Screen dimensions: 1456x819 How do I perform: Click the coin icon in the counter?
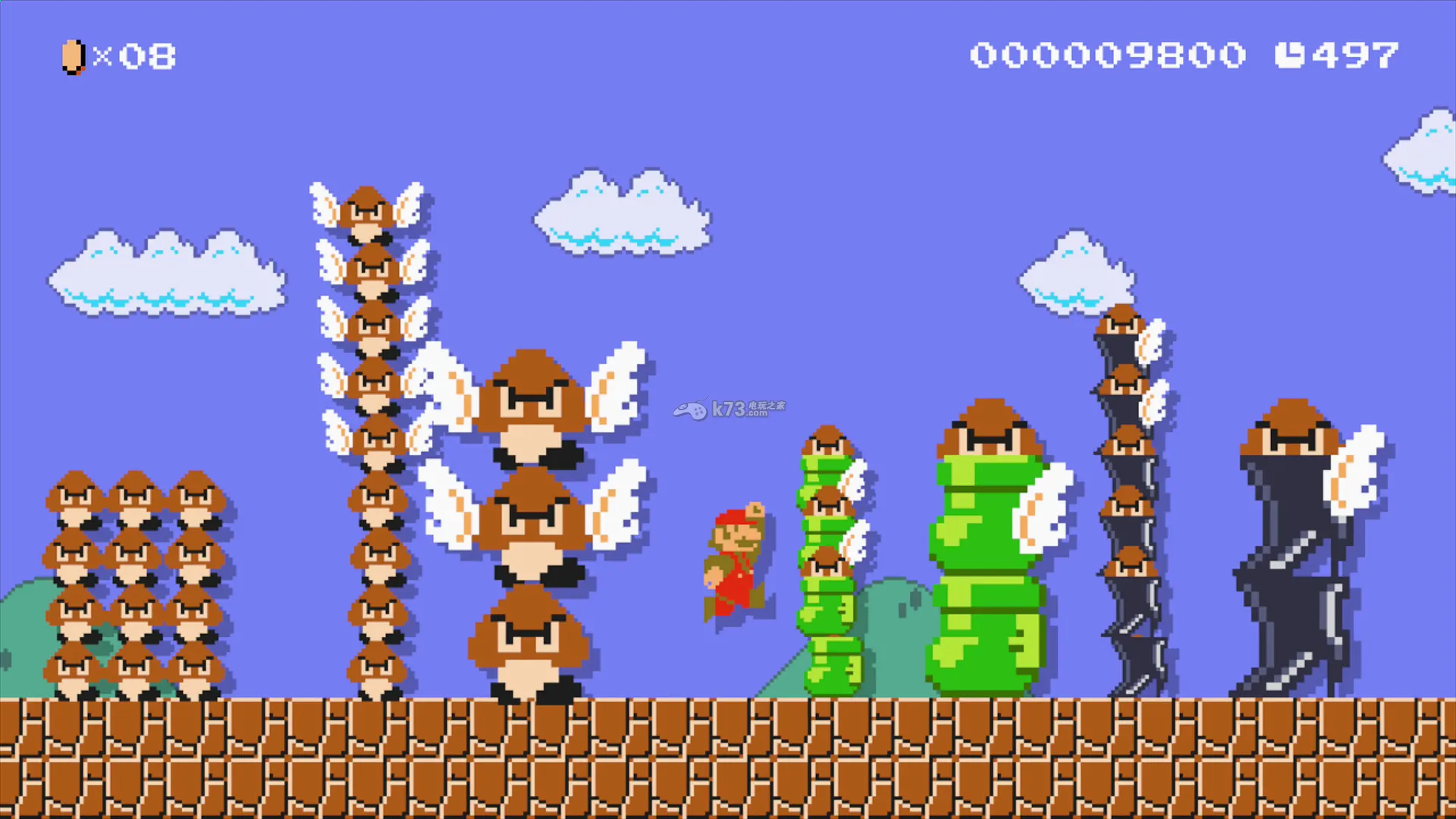pyautogui.click(x=72, y=56)
